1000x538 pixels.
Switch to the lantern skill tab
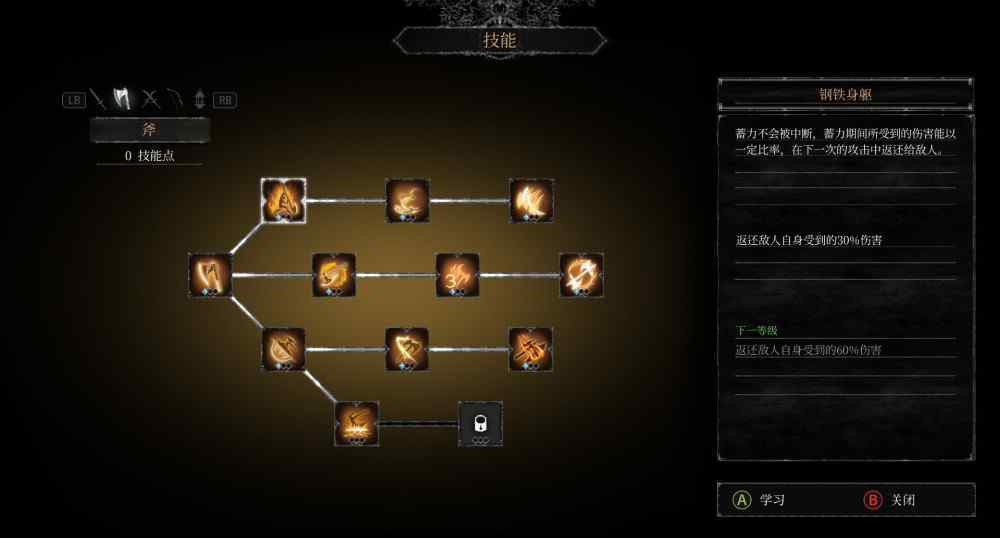click(x=199, y=99)
